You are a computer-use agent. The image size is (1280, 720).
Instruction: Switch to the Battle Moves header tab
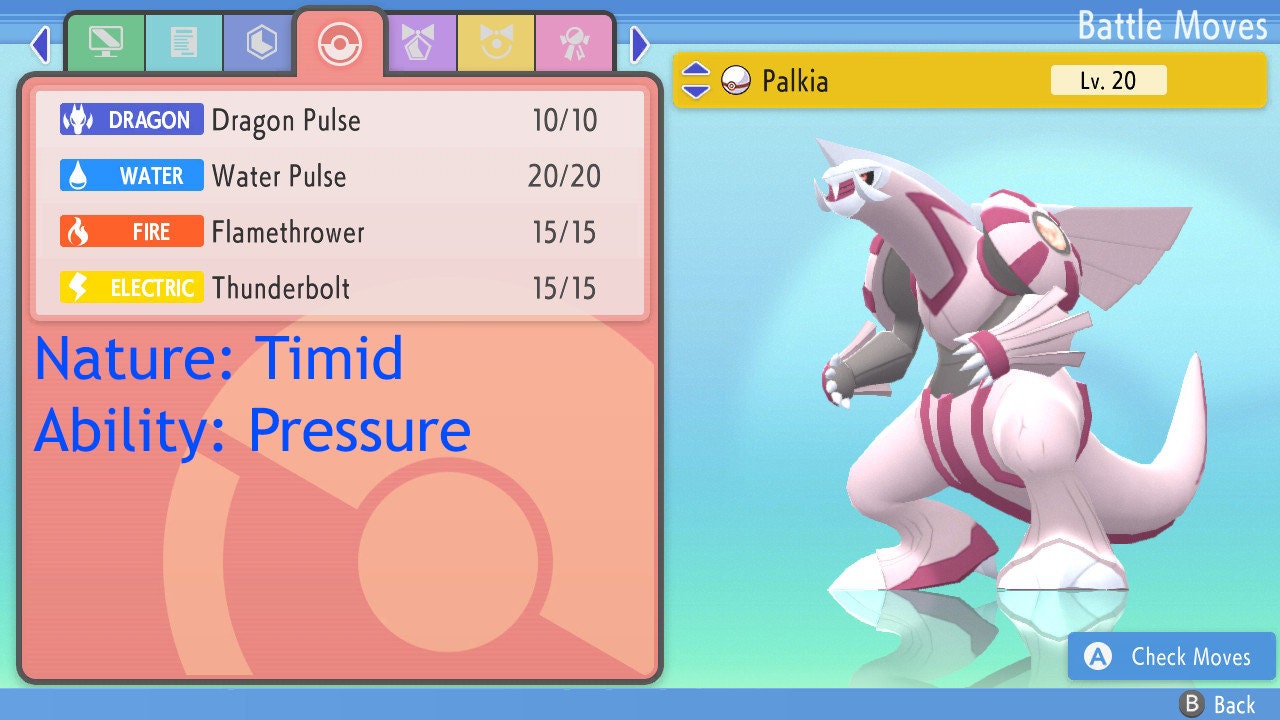(1171, 26)
